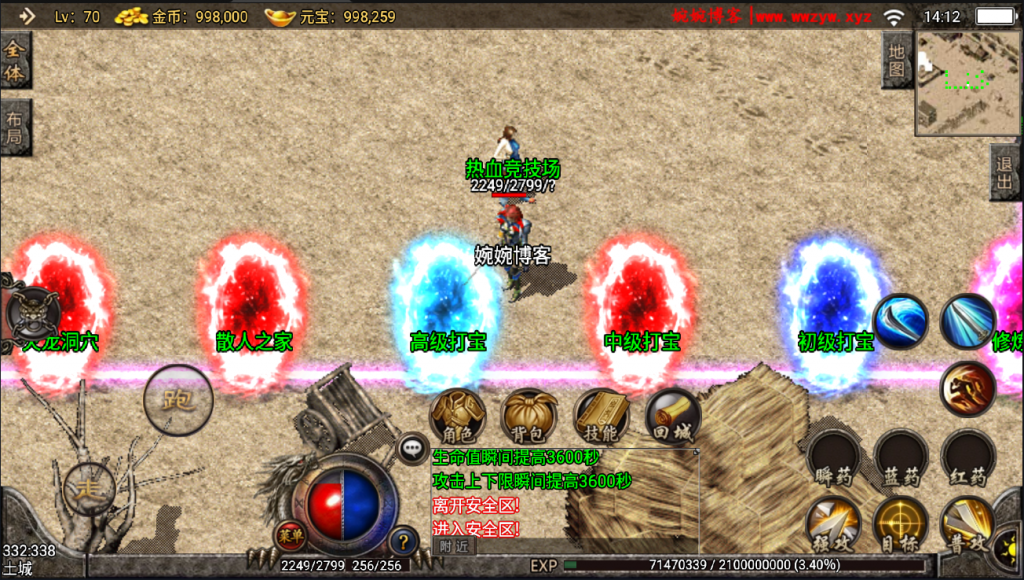Click the yellow question mark help button

pyautogui.click(x=403, y=541)
